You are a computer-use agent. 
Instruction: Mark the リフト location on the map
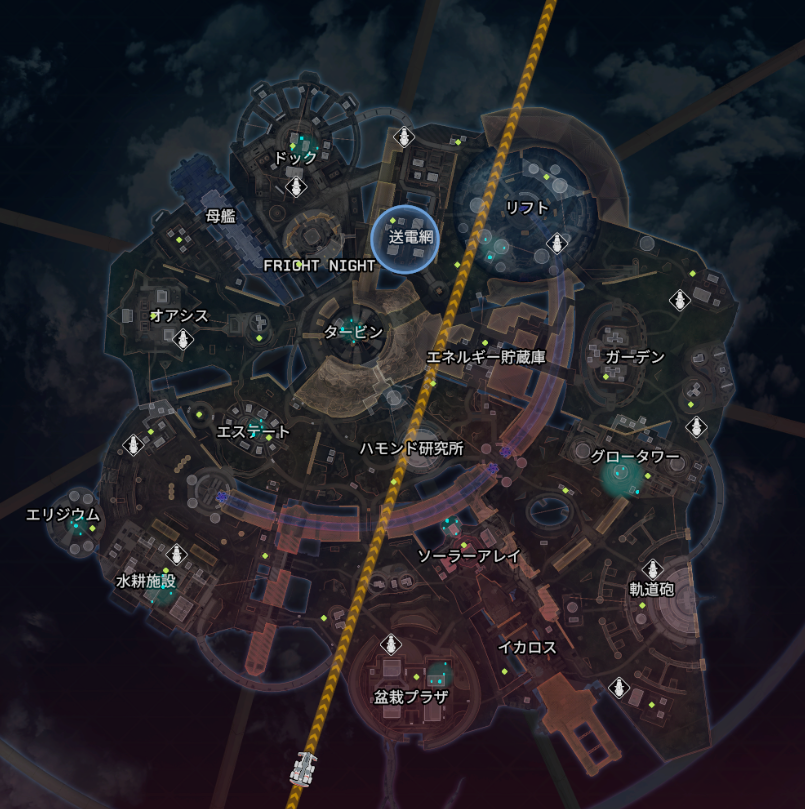[x=527, y=208]
